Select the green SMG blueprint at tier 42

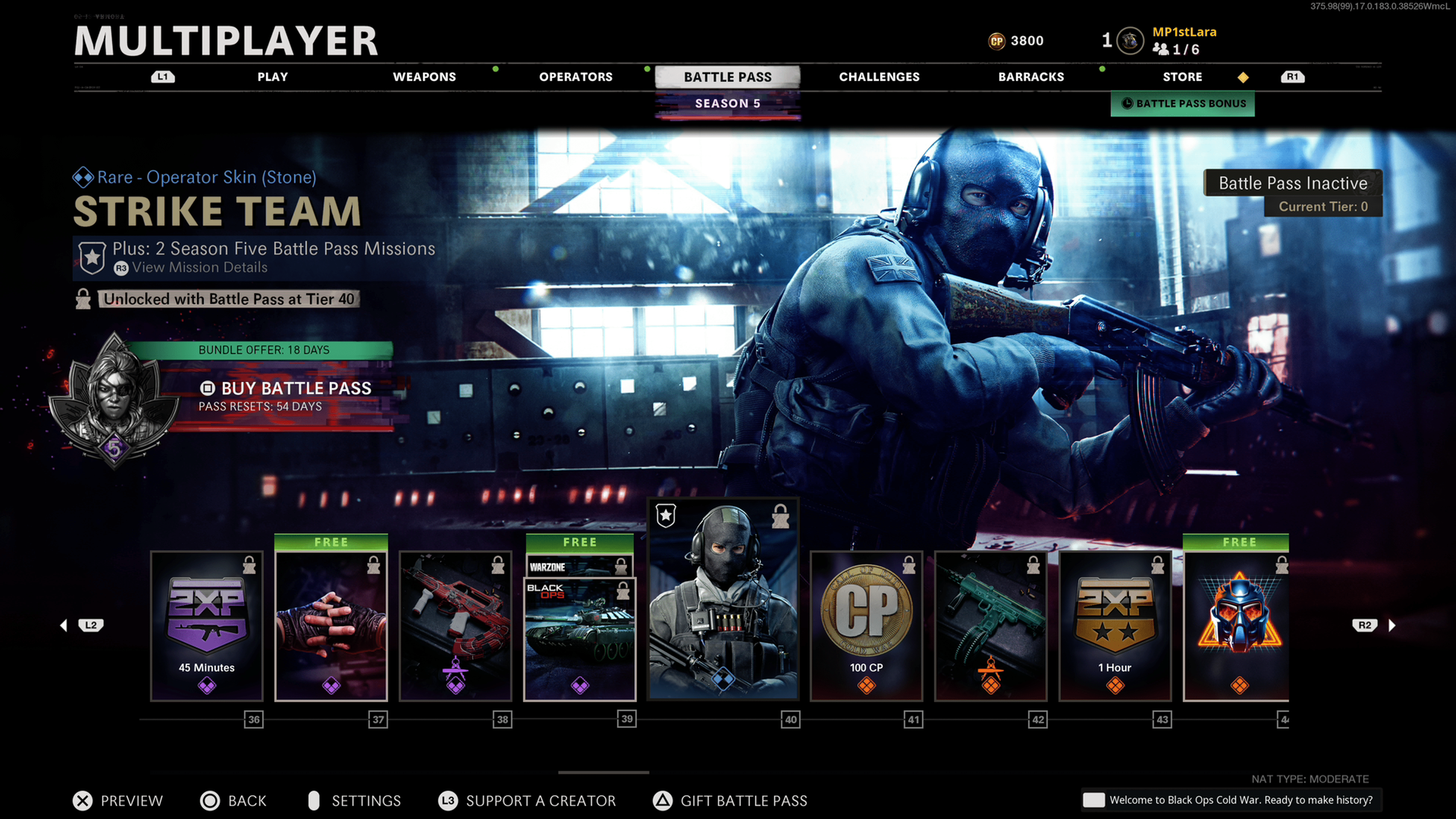tap(991, 626)
